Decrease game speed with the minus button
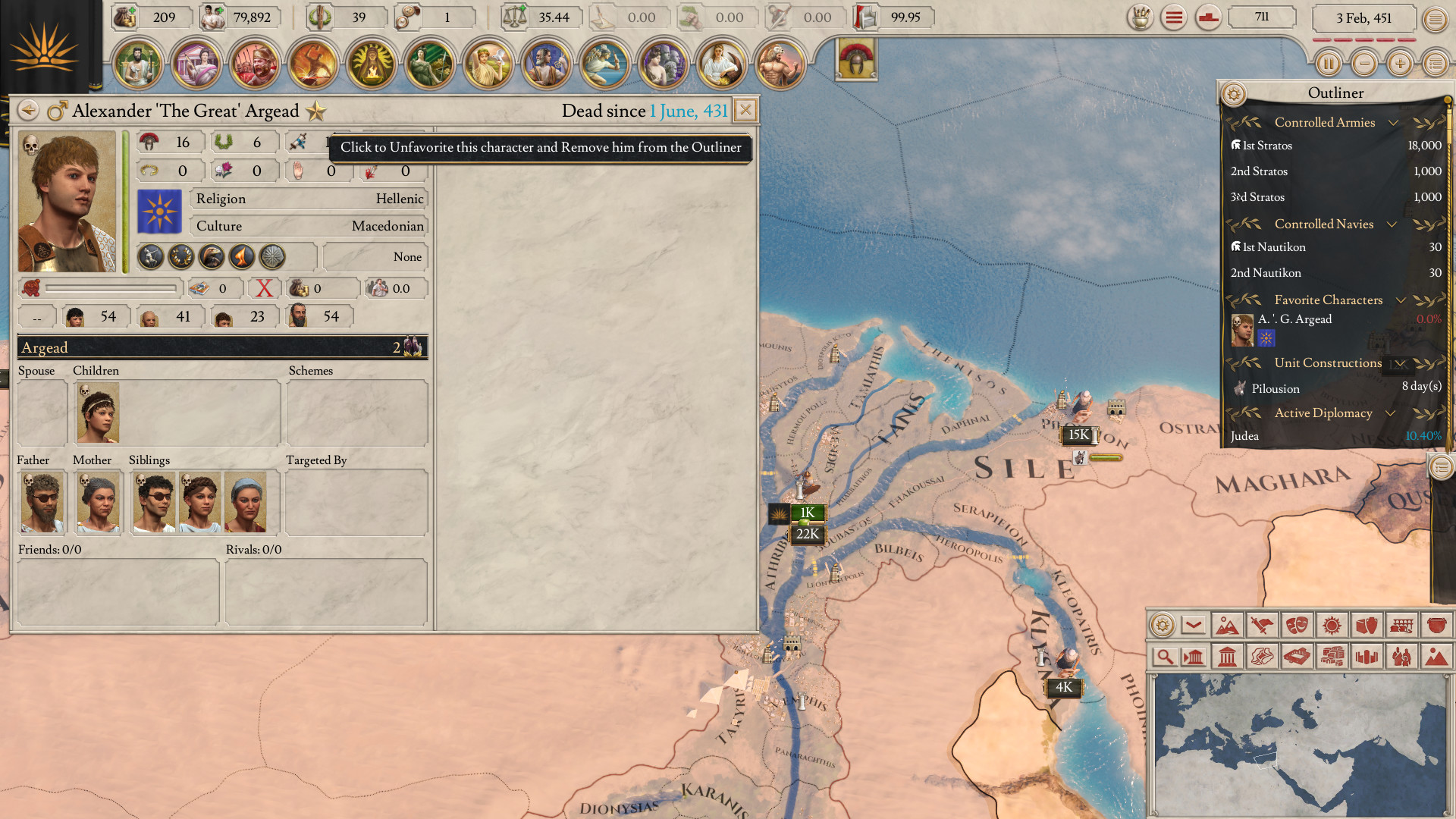 (x=1364, y=64)
